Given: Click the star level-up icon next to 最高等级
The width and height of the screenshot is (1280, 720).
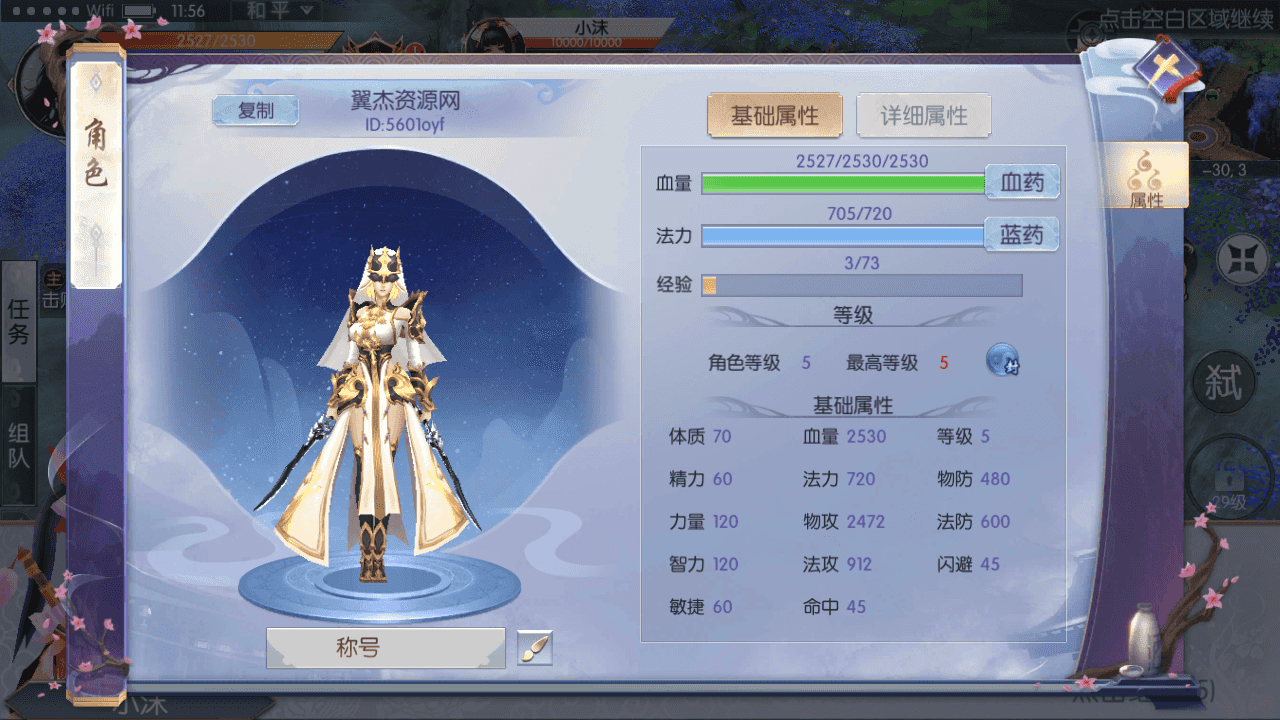Looking at the screenshot, I should [x=1001, y=361].
